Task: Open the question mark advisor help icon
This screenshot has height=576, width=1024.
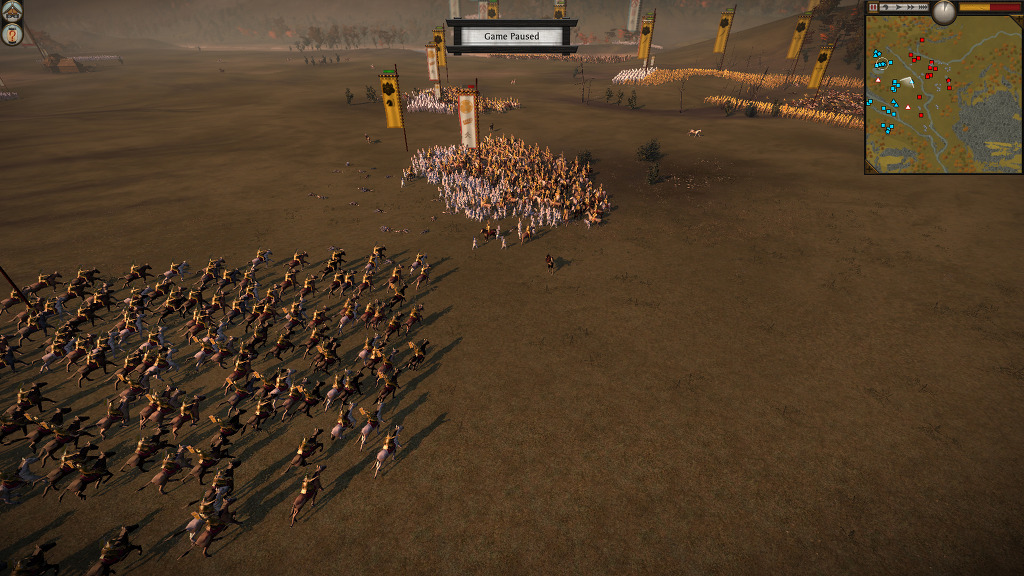Action: tap(12, 35)
